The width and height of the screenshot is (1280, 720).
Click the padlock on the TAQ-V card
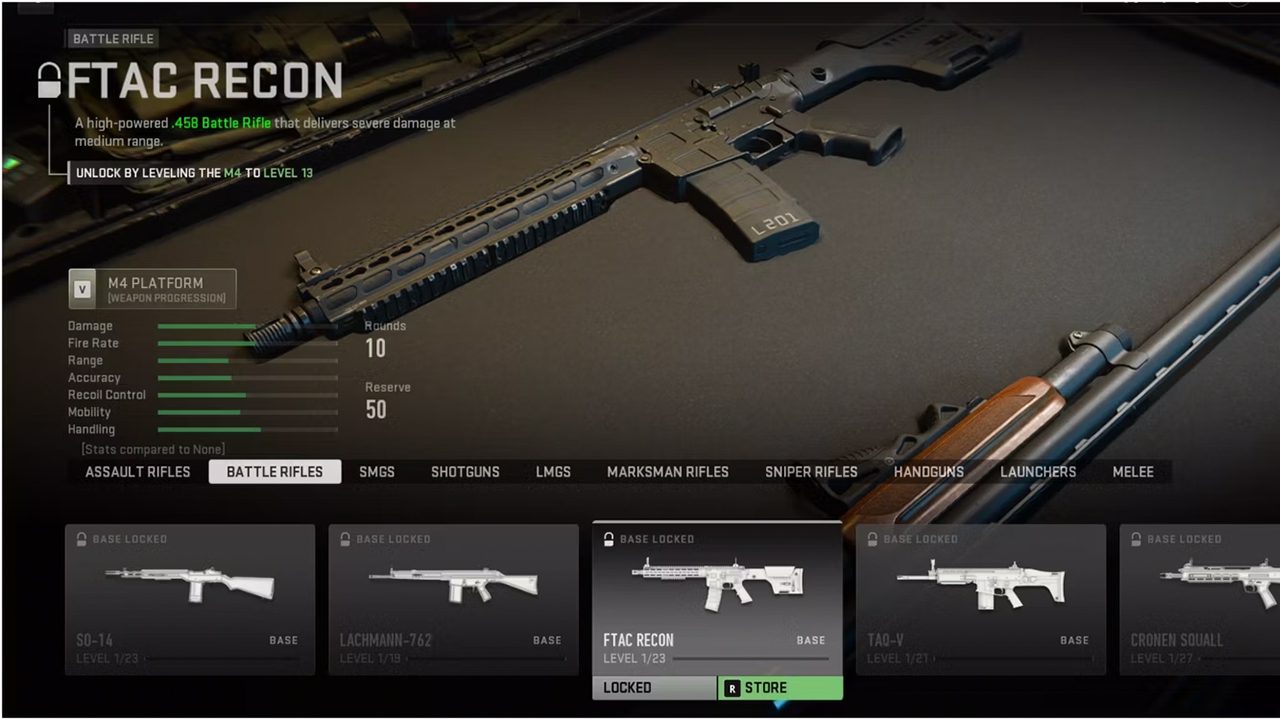tap(873, 539)
